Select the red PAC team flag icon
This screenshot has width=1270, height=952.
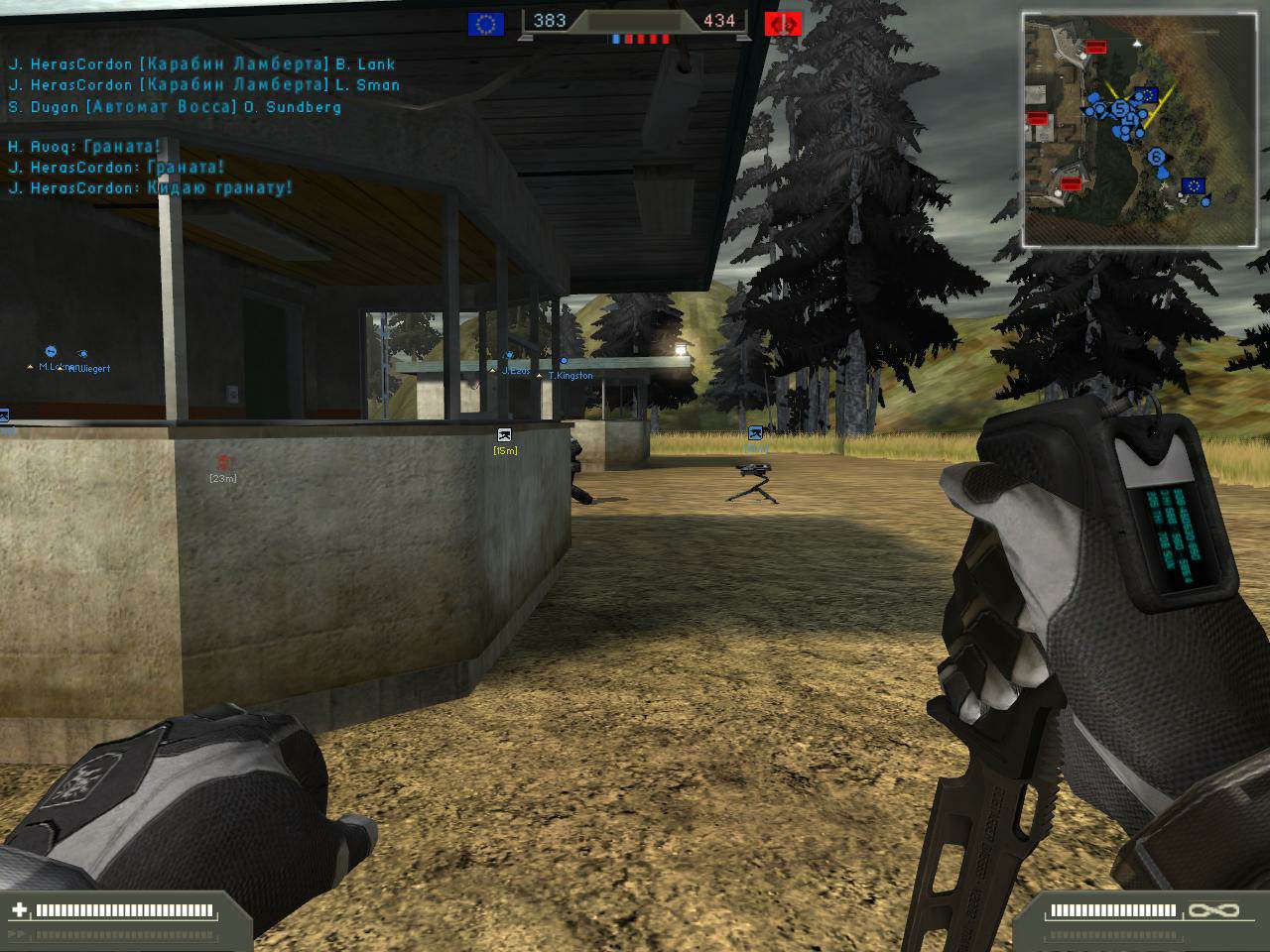tap(783, 24)
